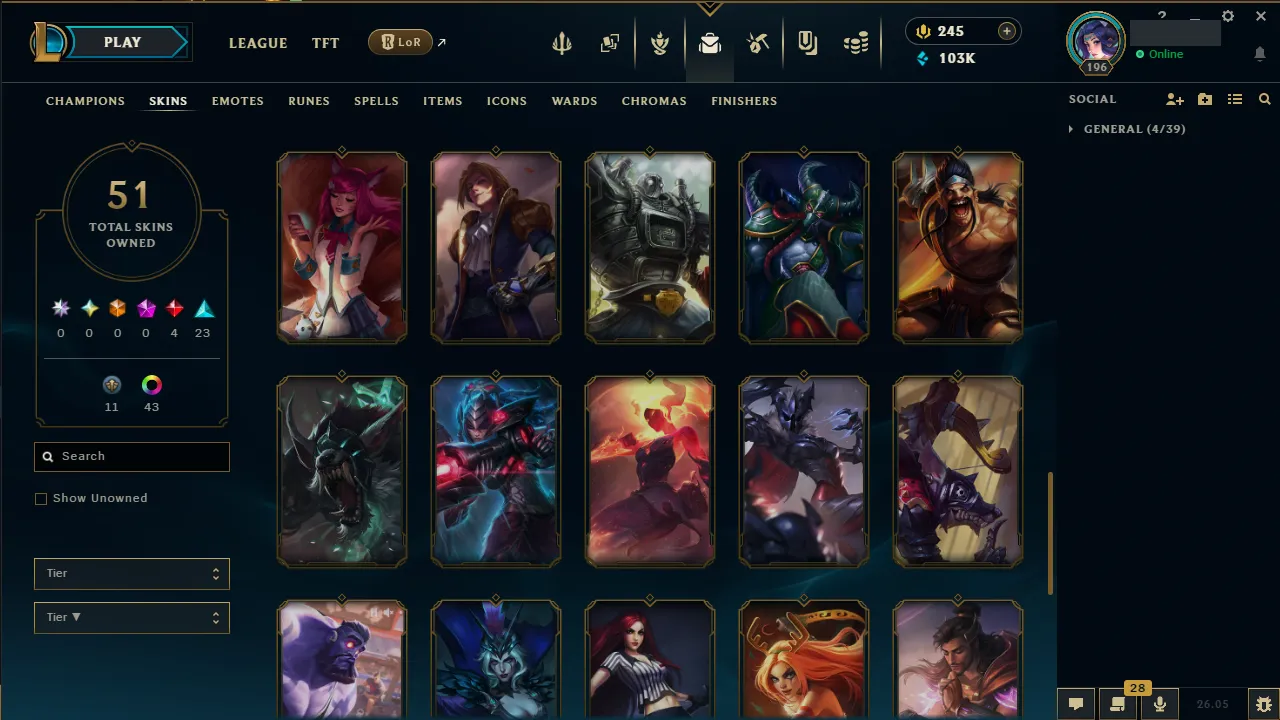Open the settings gear
This screenshot has width=1280, height=720.
coord(1228,16)
